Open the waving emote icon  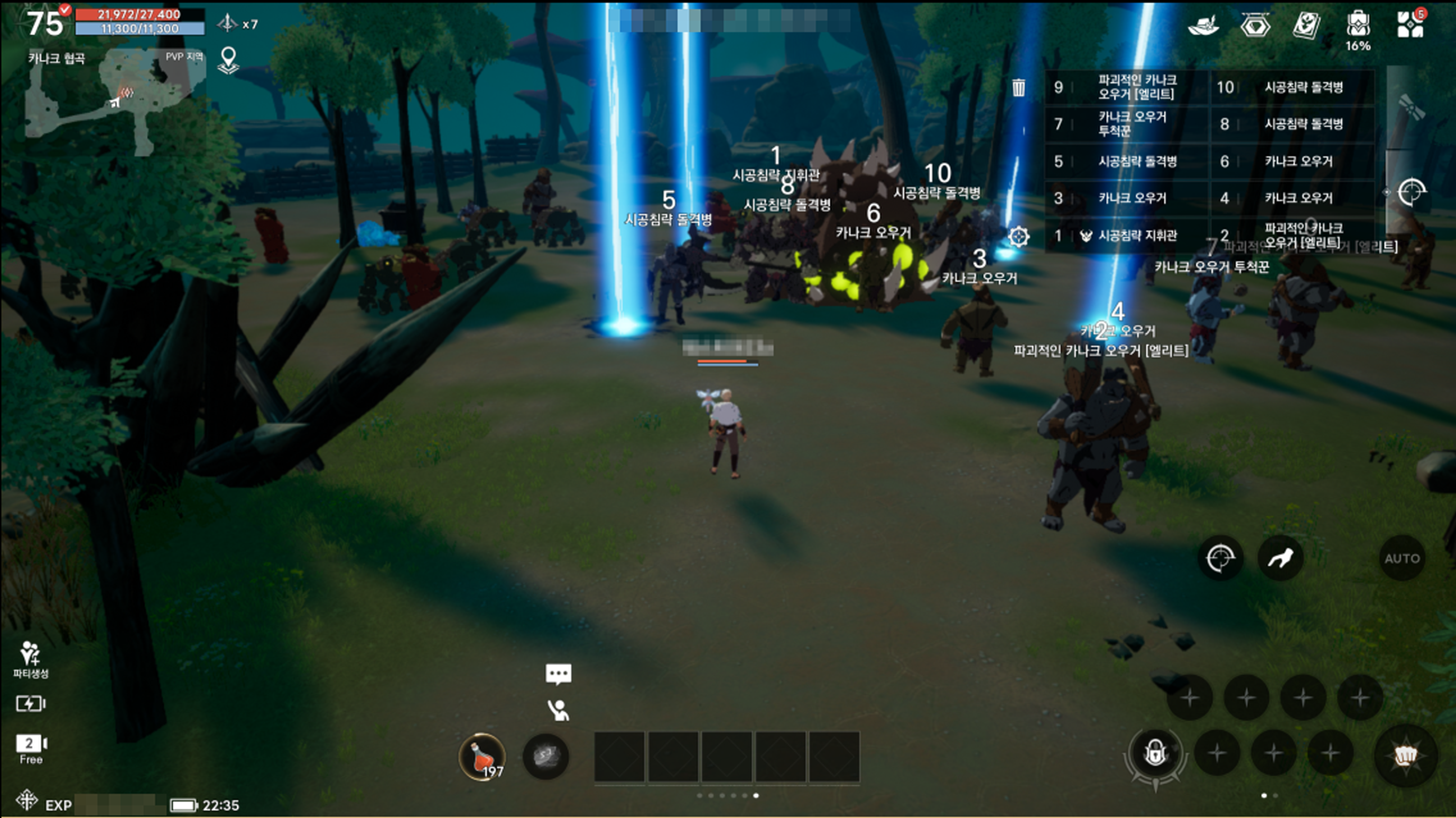(x=559, y=710)
